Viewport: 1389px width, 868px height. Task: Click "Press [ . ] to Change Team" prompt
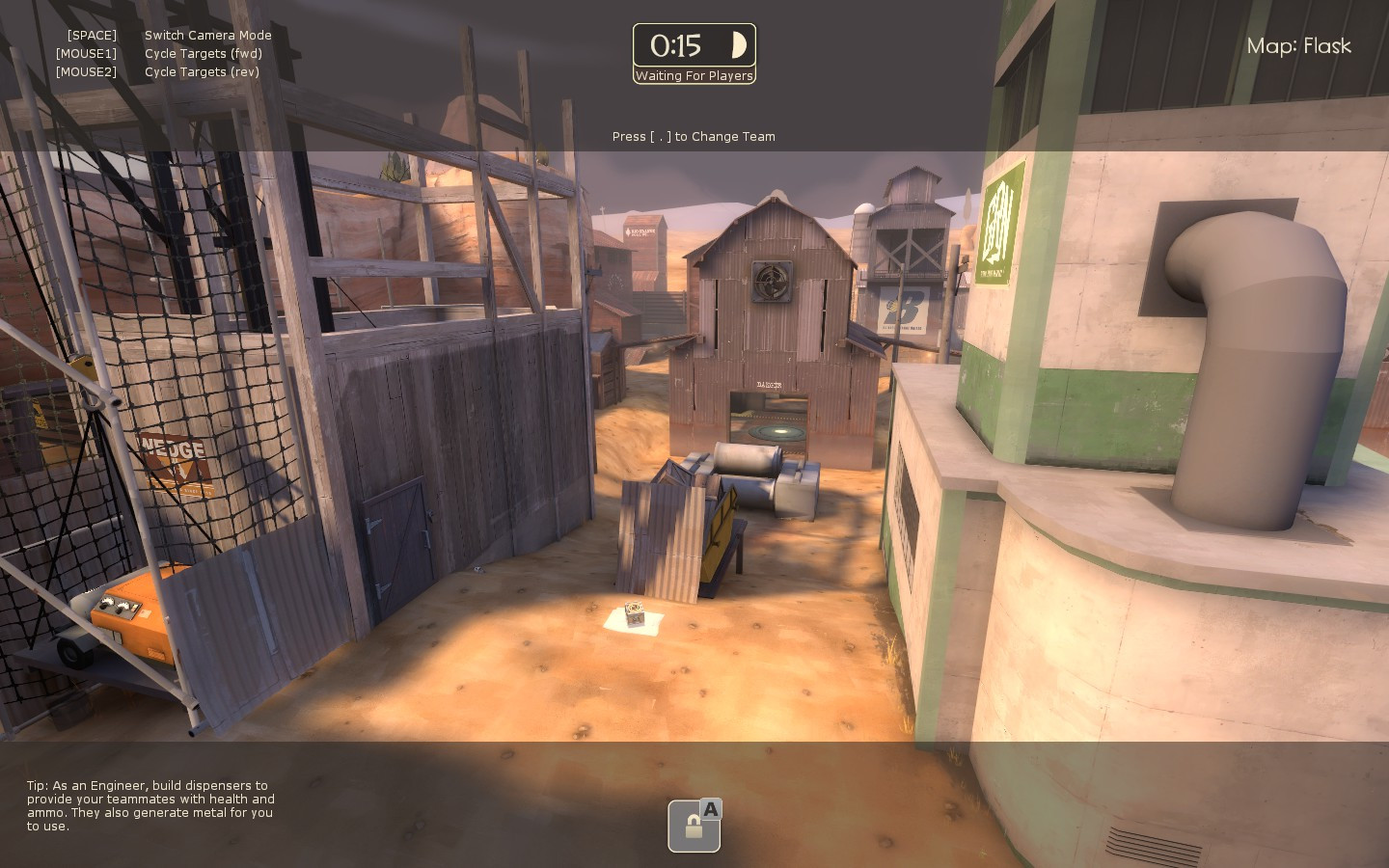click(694, 136)
